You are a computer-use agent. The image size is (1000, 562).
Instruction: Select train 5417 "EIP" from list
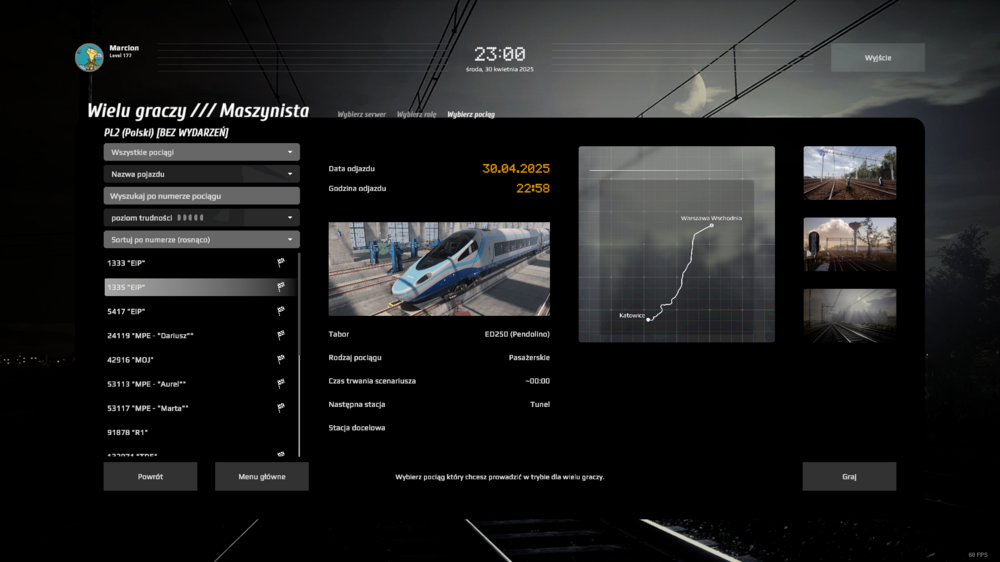[190, 311]
